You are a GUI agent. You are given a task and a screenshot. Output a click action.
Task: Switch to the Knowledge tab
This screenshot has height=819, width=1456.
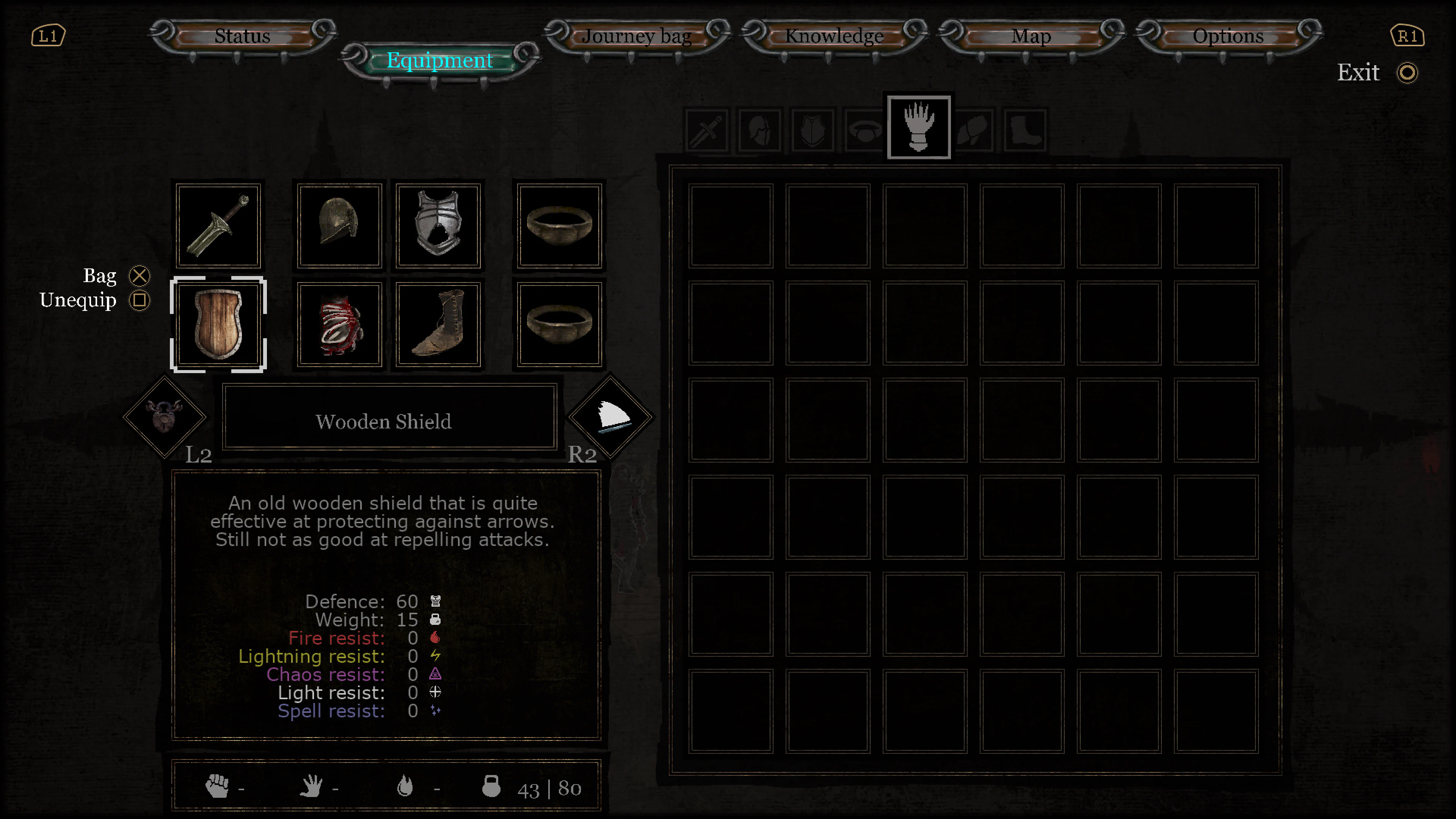tap(835, 36)
